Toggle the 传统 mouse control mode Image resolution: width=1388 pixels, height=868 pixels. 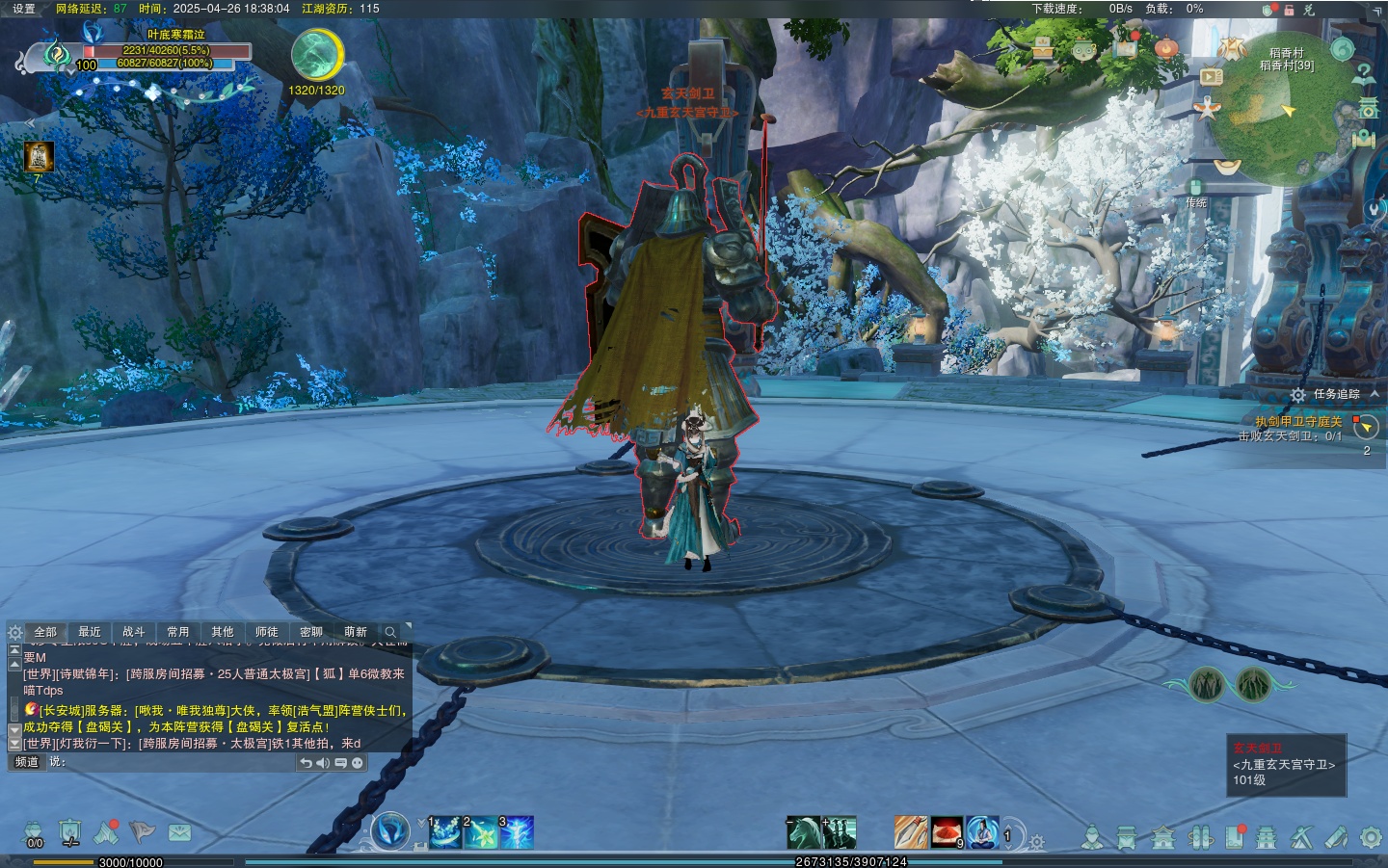(1195, 193)
